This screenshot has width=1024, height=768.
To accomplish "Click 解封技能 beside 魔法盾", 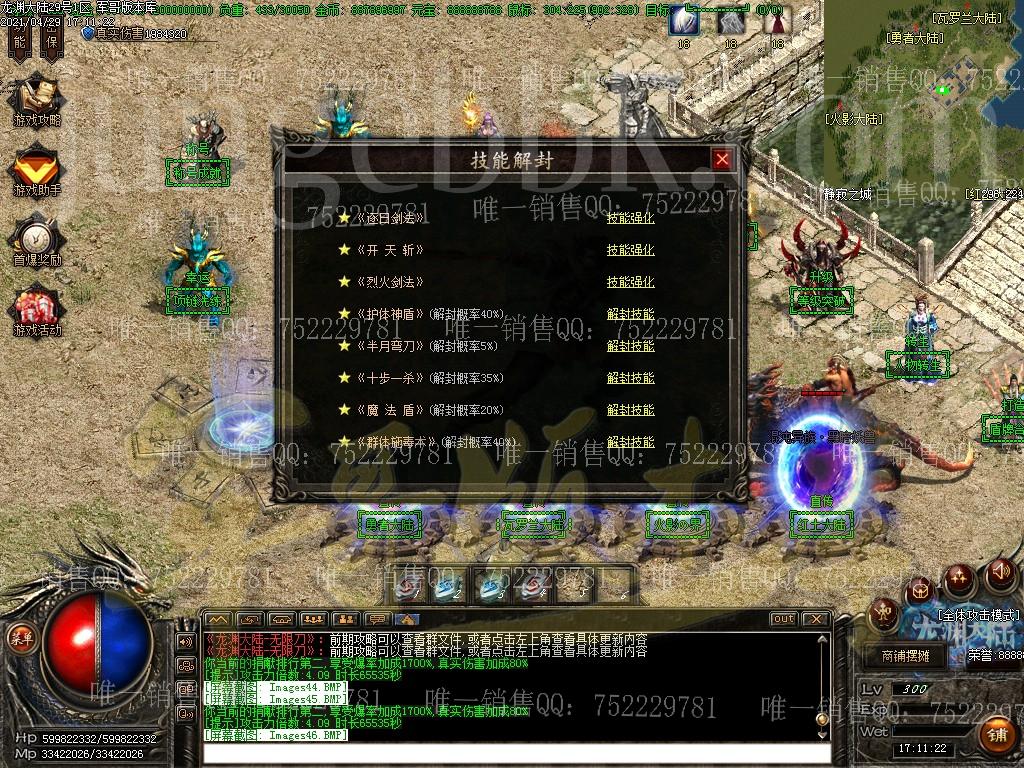I will click(630, 410).
